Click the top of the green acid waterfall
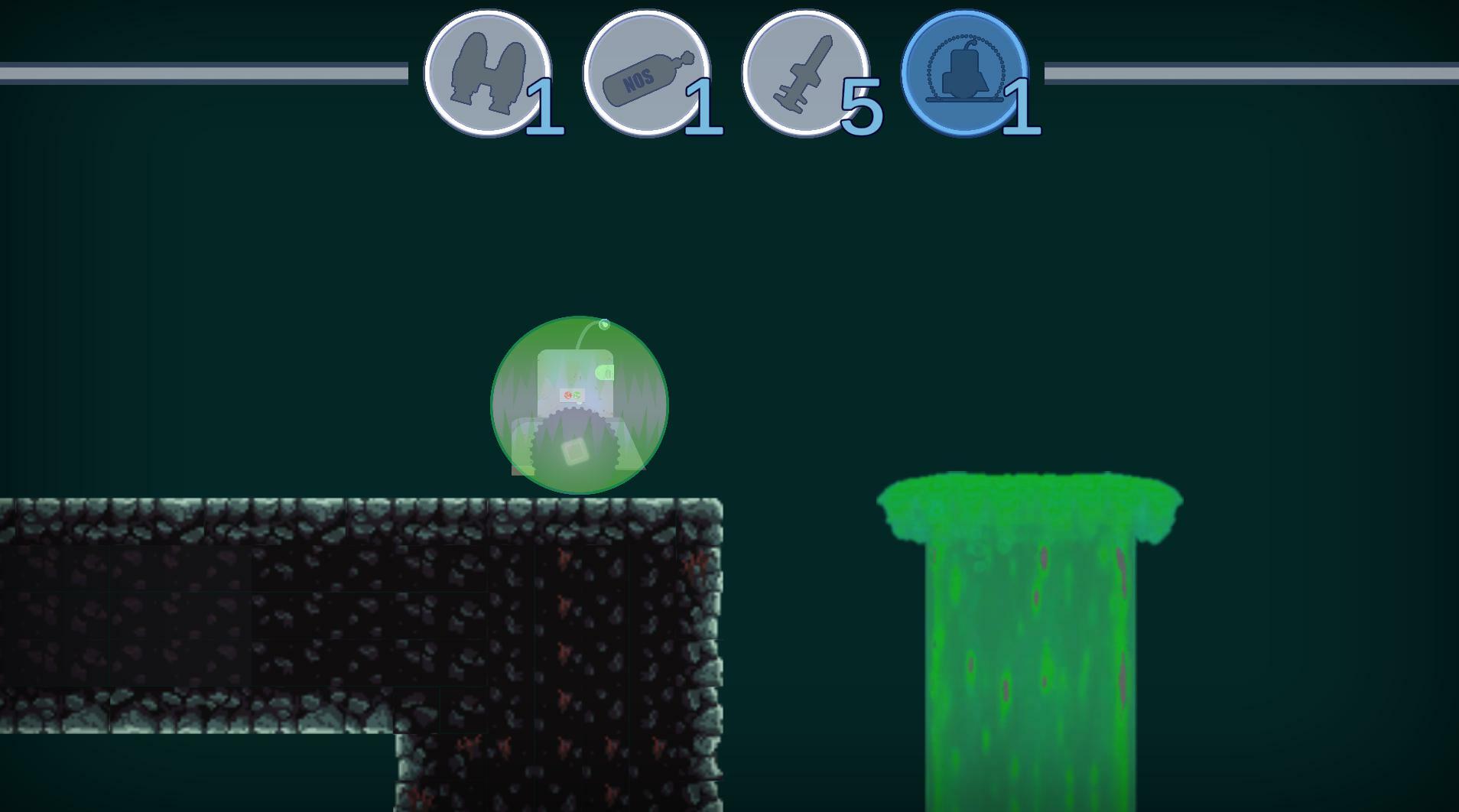Viewport: 1459px width, 812px height. (1028, 497)
